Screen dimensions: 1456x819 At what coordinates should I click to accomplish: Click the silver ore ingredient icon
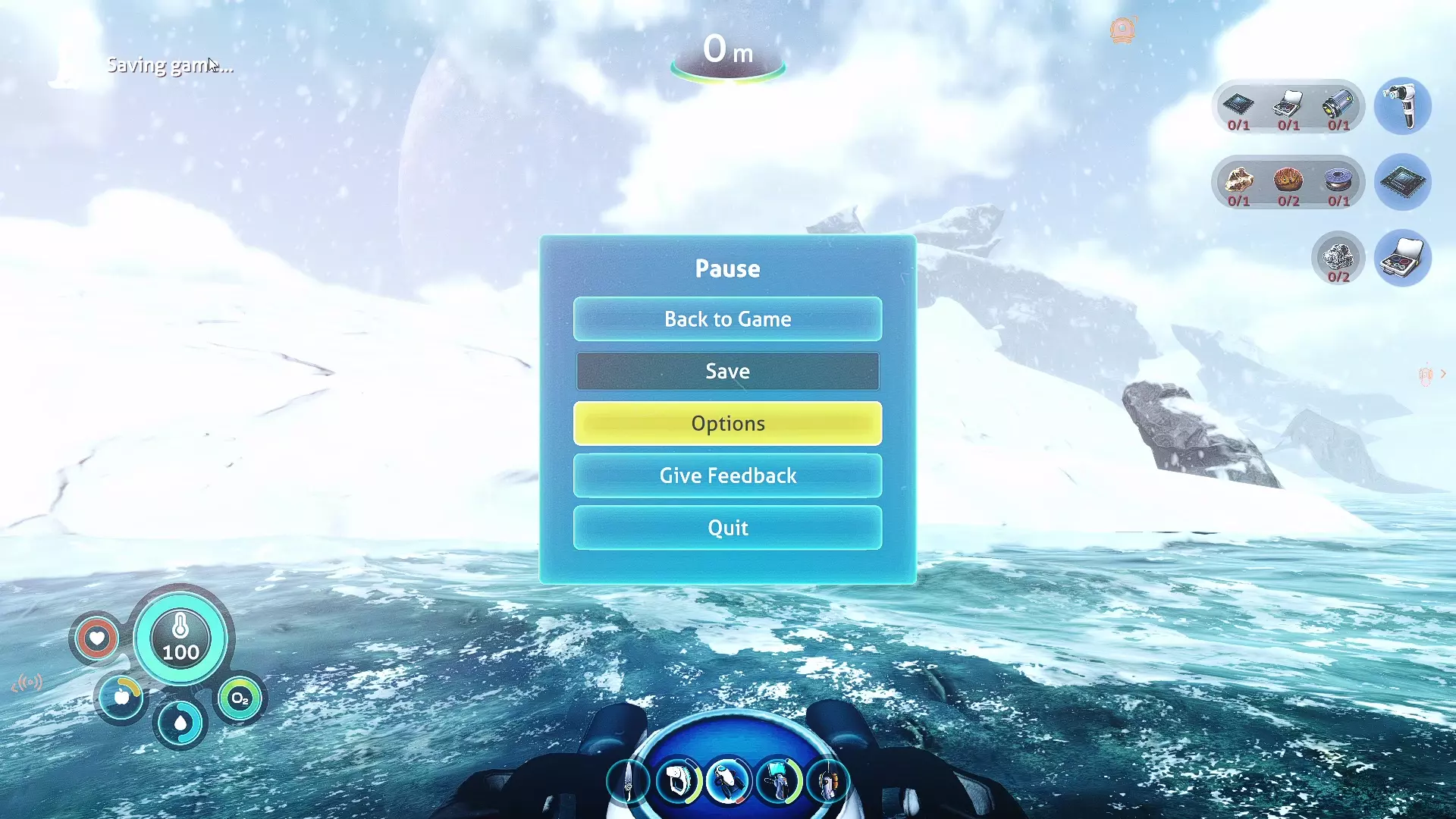[1338, 256]
